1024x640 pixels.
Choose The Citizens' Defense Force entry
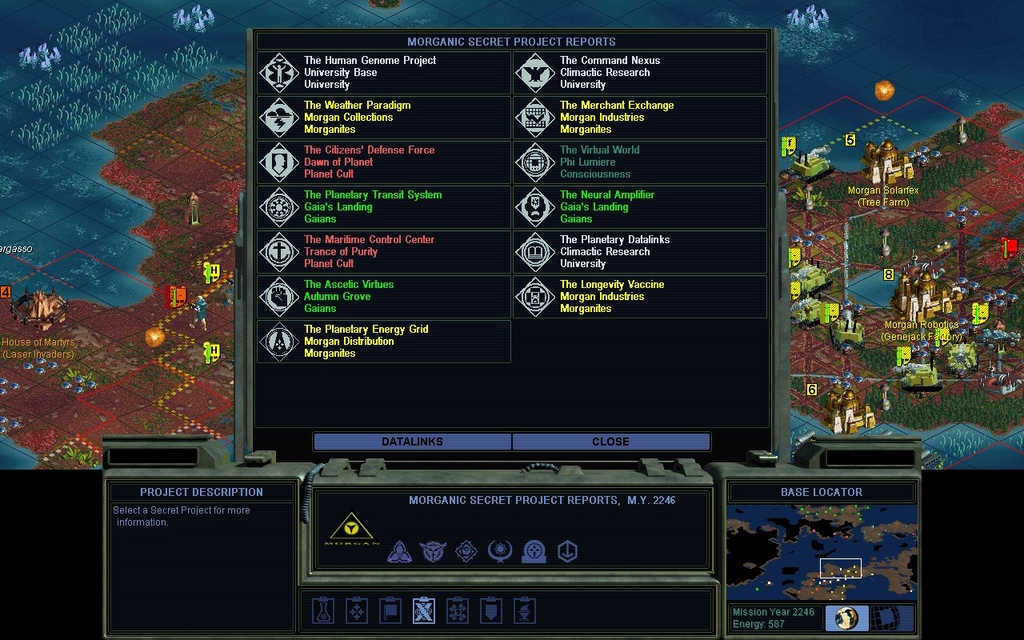(384, 163)
